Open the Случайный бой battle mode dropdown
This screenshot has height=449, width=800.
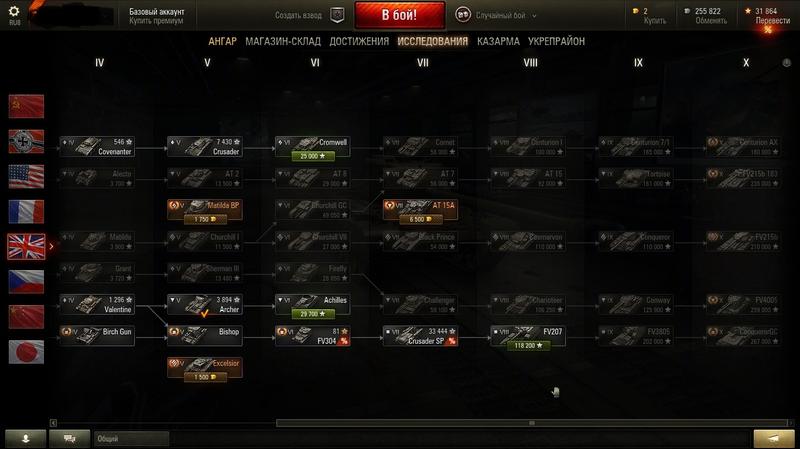(x=497, y=16)
